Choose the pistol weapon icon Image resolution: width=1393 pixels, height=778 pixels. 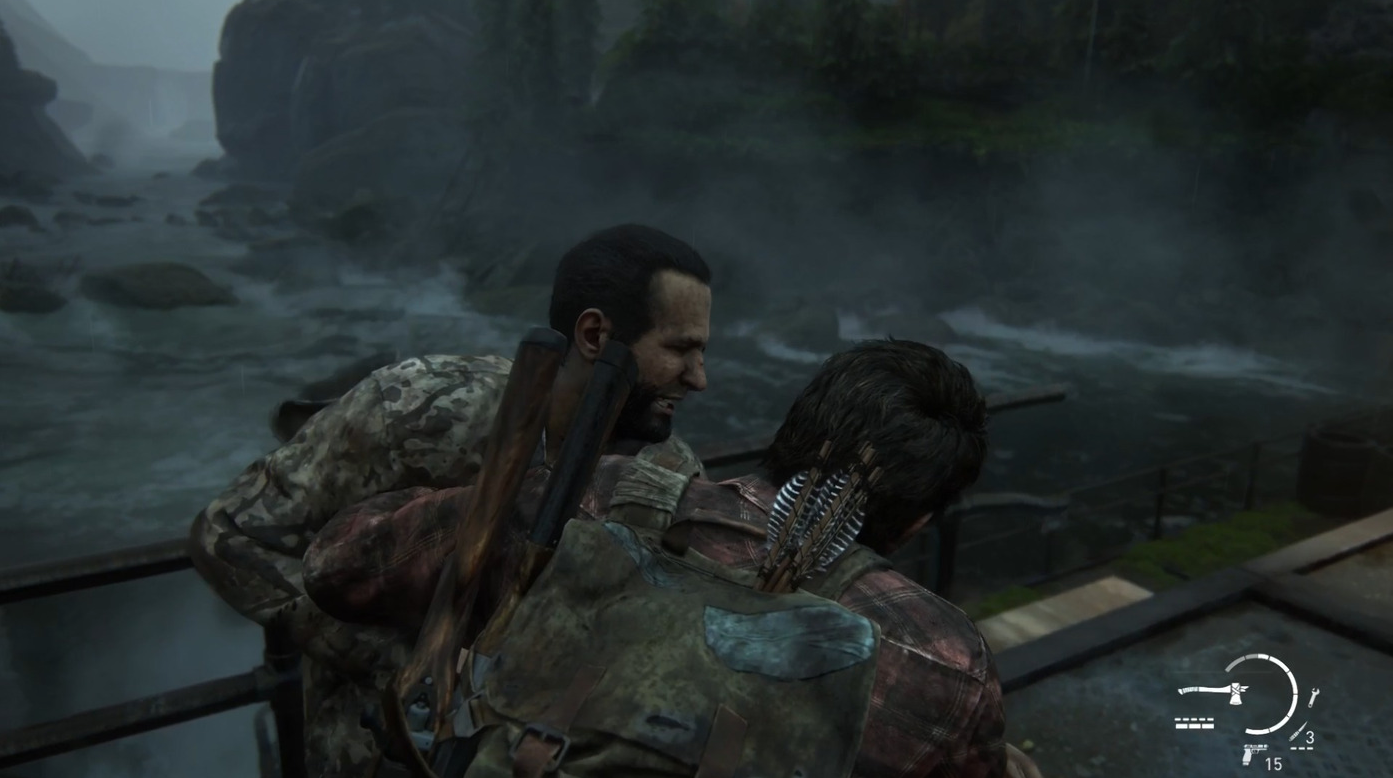[1253, 752]
